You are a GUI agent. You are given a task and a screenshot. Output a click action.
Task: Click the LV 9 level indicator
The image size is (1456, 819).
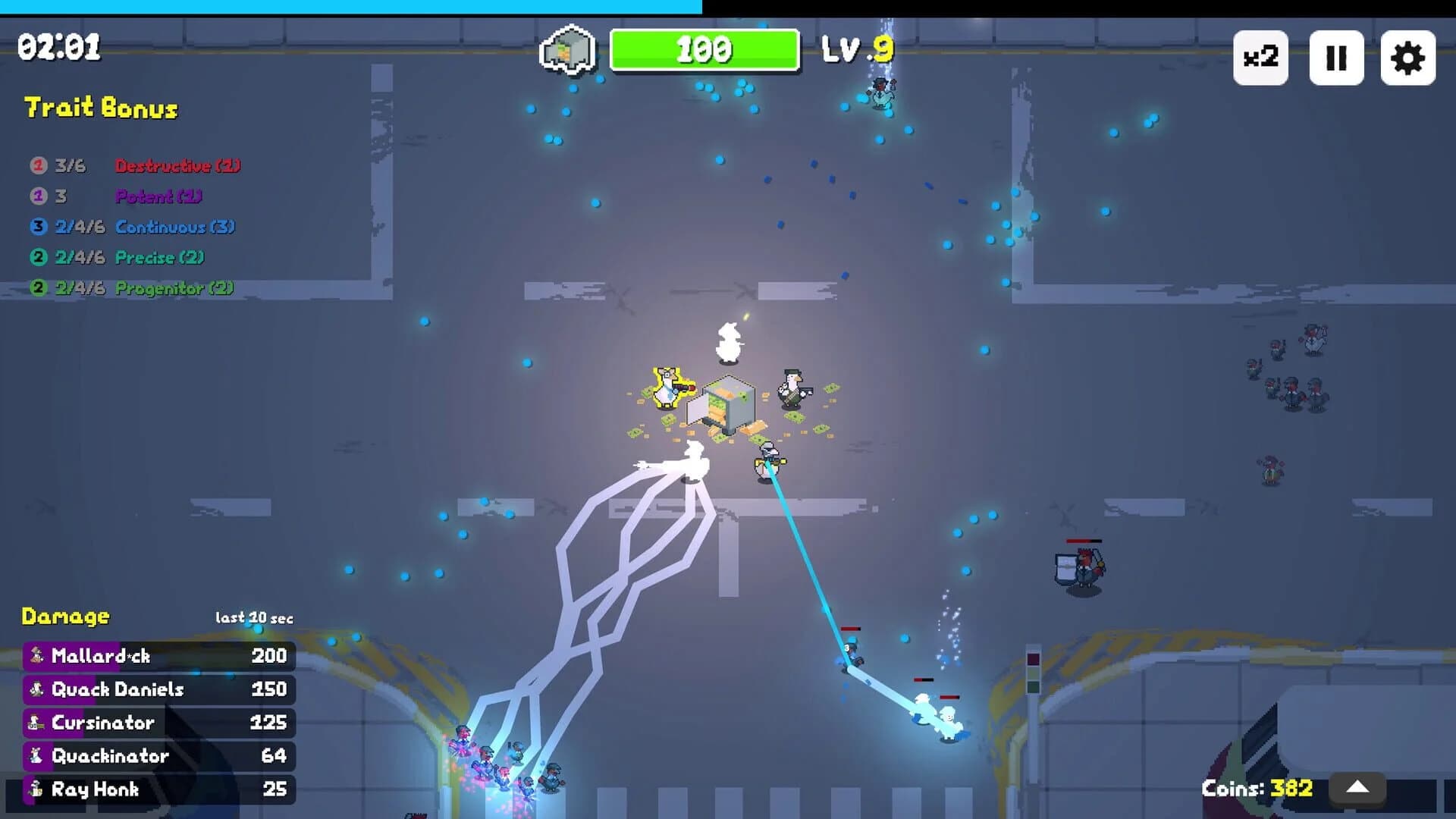[858, 50]
